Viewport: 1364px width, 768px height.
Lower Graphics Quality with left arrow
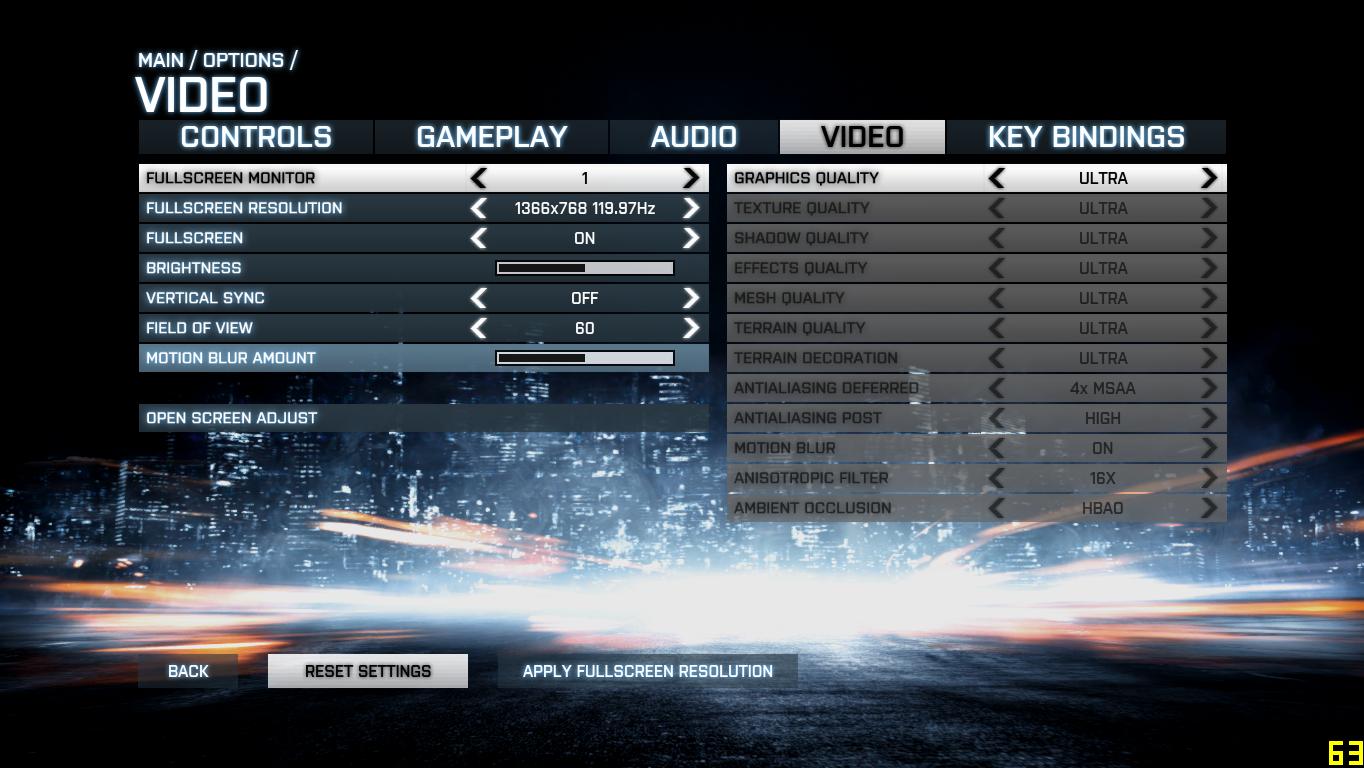pos(996,178)
